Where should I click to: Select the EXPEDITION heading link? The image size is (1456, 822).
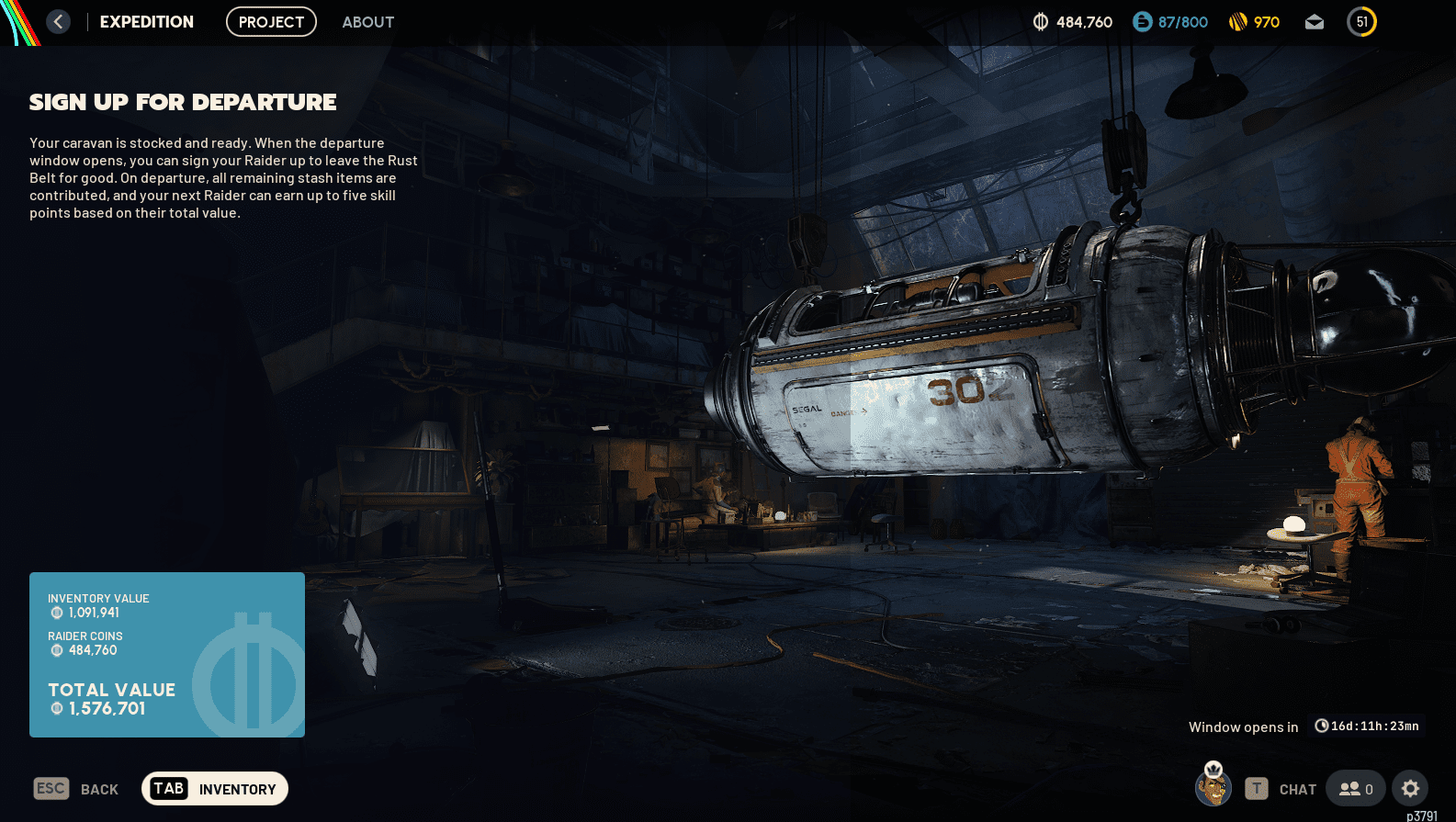coord(147,21)
